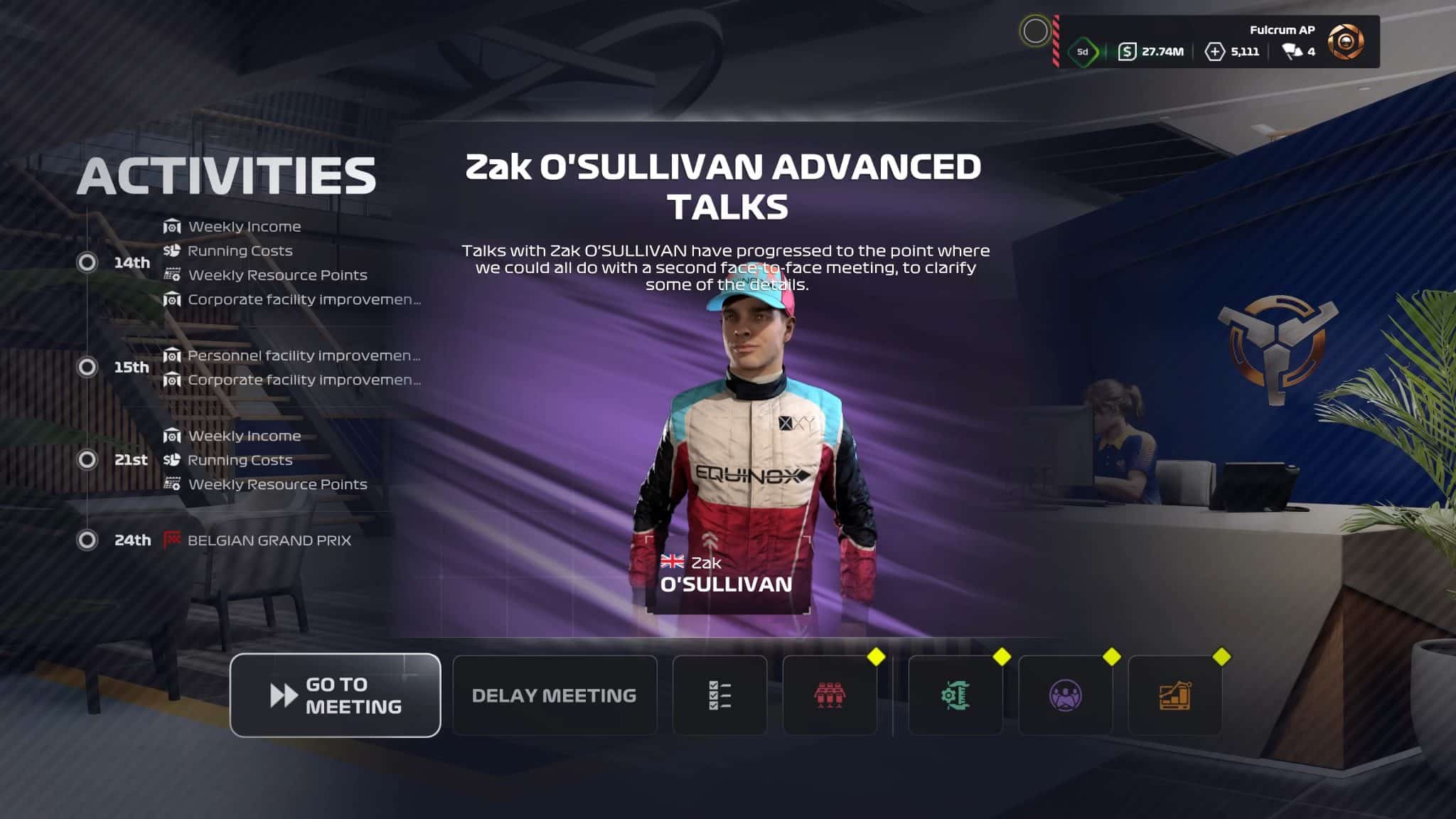1456x819 pixels.
Task: Go to the meeting with O'Sullivan
Action: tap(335, 695)
